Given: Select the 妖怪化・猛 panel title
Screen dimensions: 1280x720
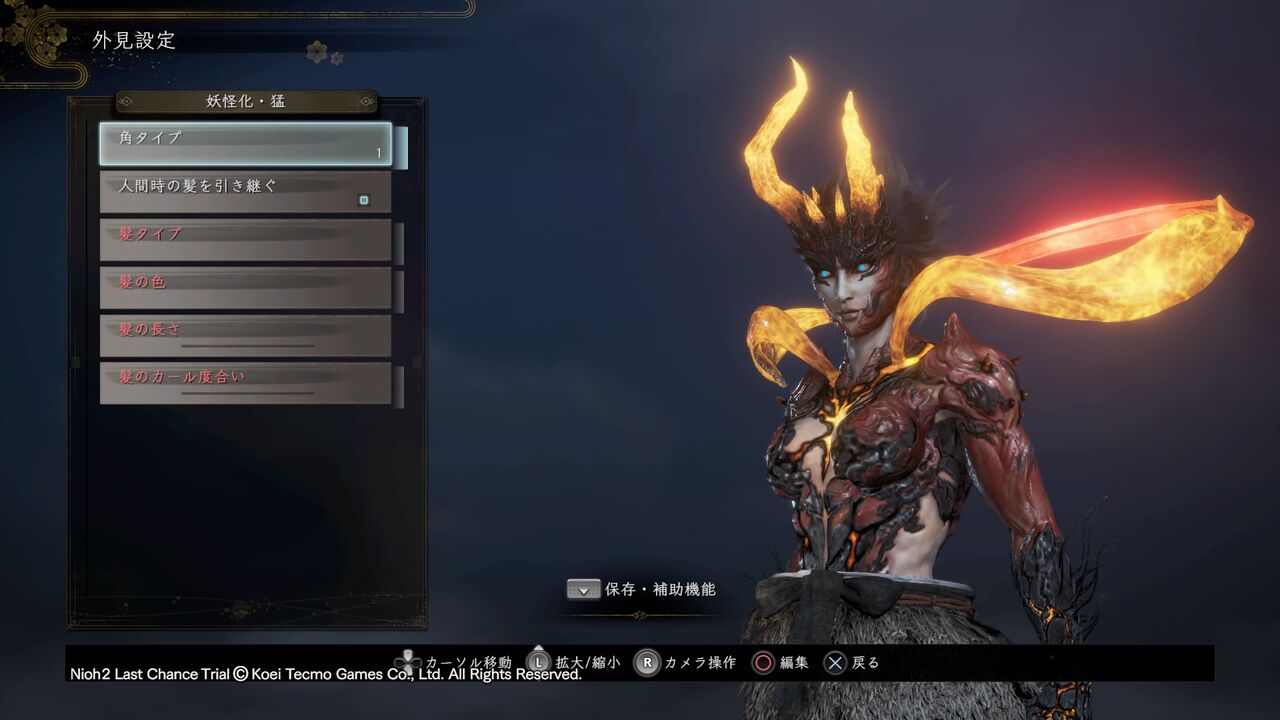Looking at the screenshot, I should (243, 100).
